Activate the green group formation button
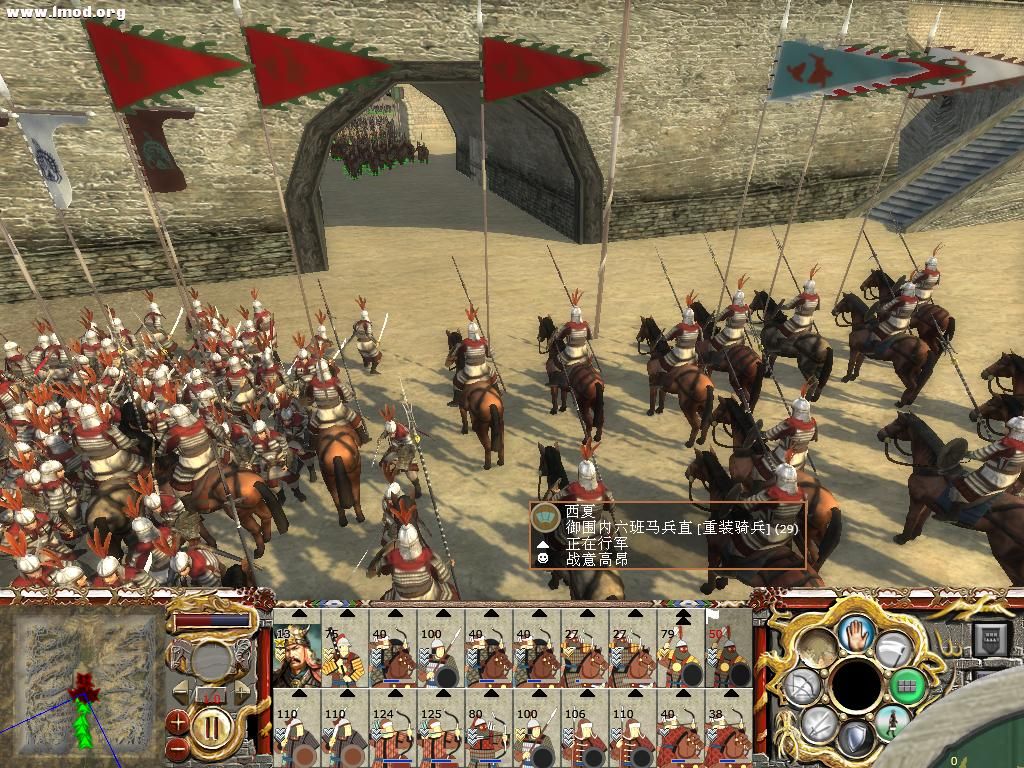The image size is (1024, 768). tap(908, 686)
